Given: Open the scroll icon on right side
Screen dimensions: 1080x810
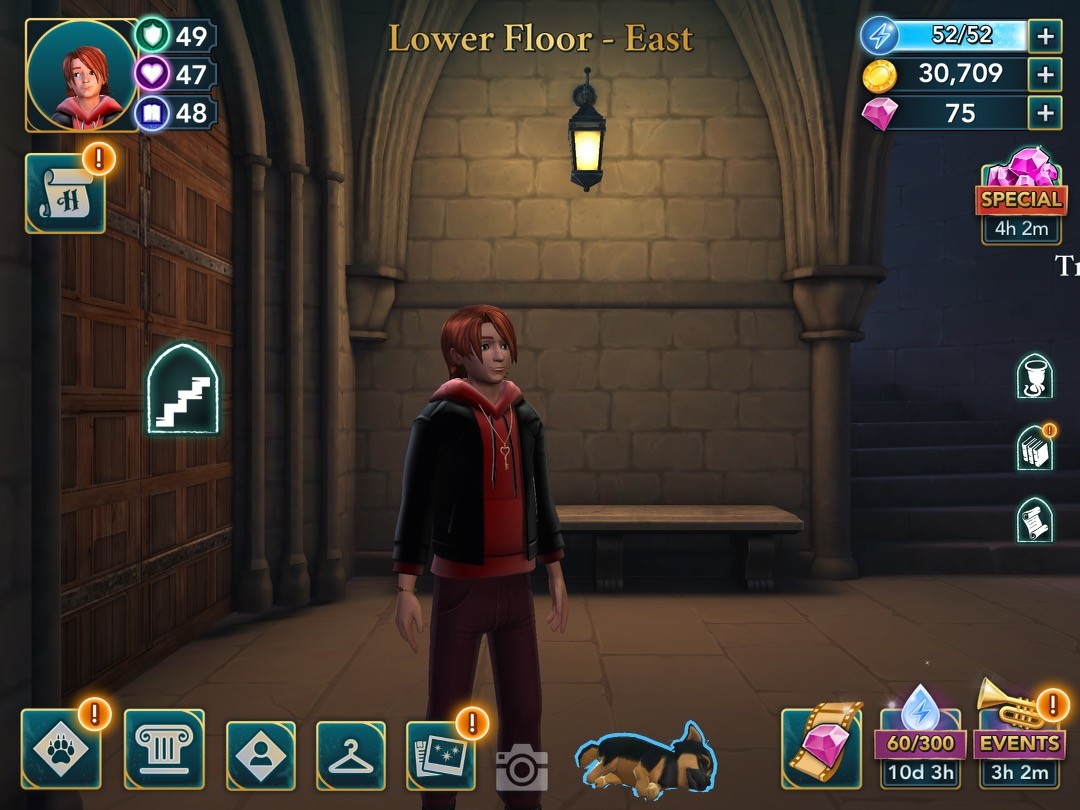Looking at the screenshot, I should (x=1034, y=520).
